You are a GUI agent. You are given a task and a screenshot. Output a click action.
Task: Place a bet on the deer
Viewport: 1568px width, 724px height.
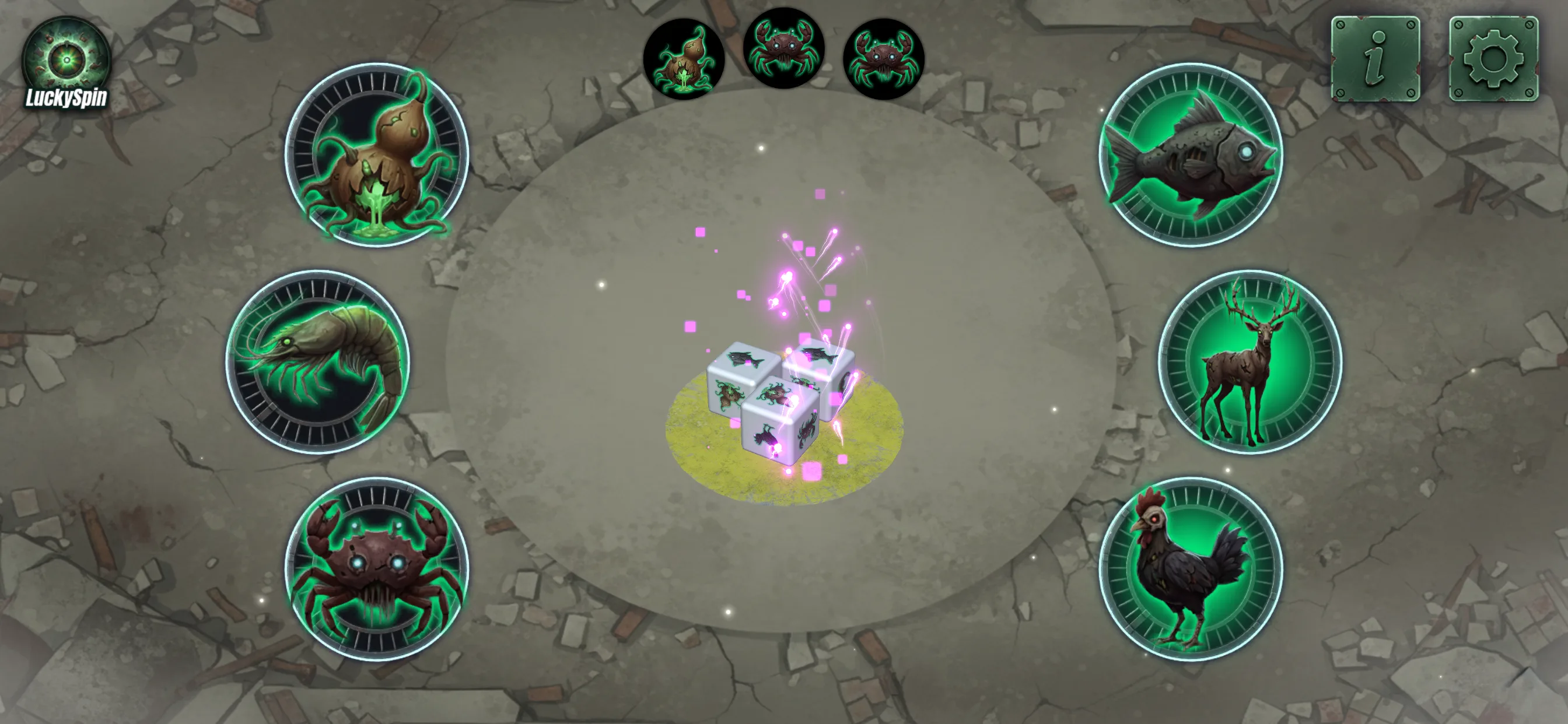click(x=1249, y=362)
